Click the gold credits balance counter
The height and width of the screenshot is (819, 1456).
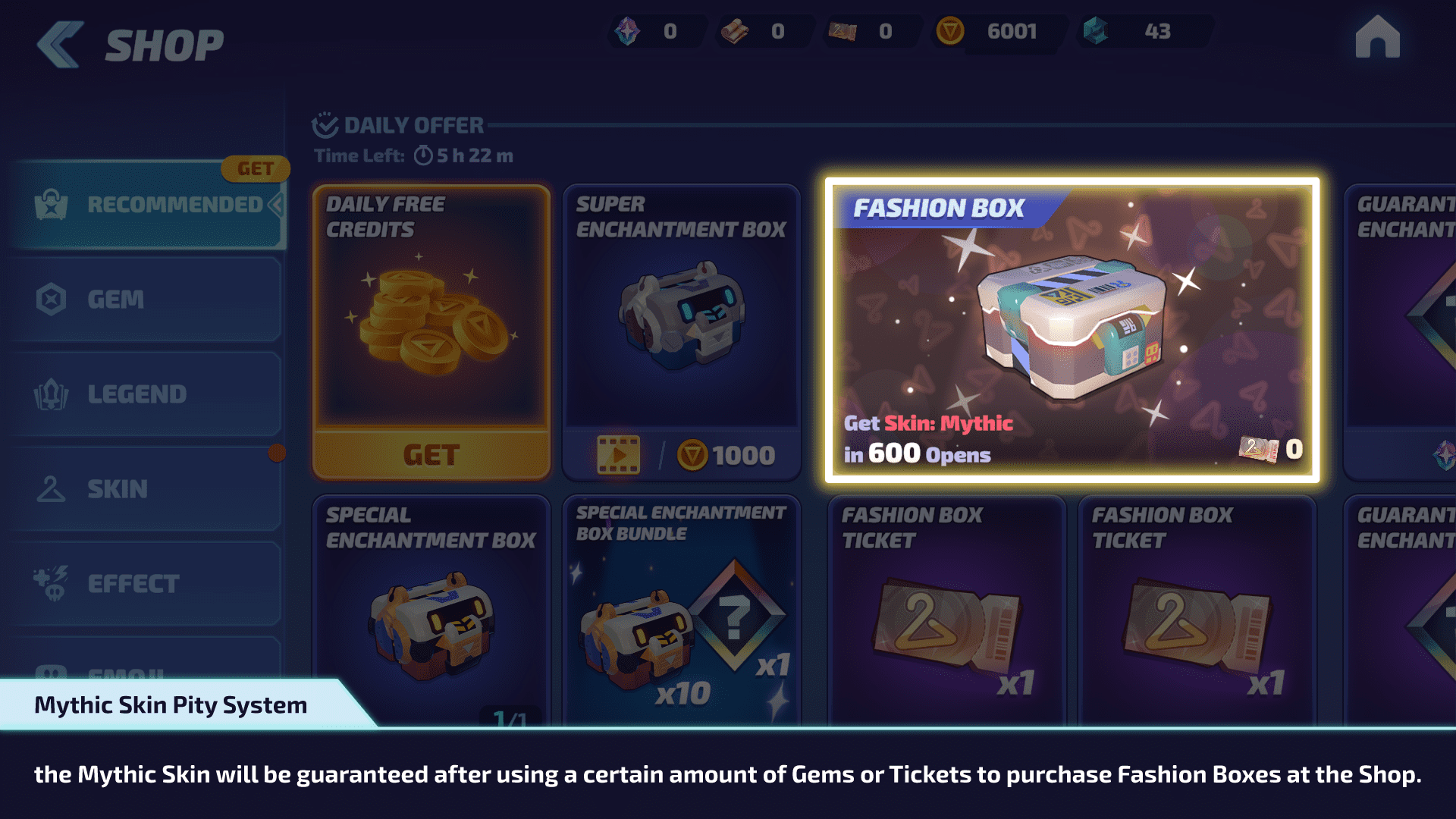997,32
